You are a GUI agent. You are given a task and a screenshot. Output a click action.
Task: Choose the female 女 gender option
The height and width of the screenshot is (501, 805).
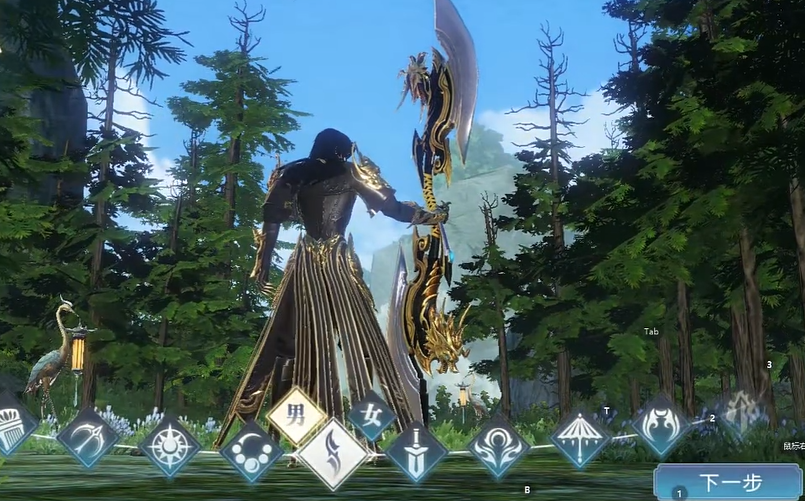coord(371,415)
